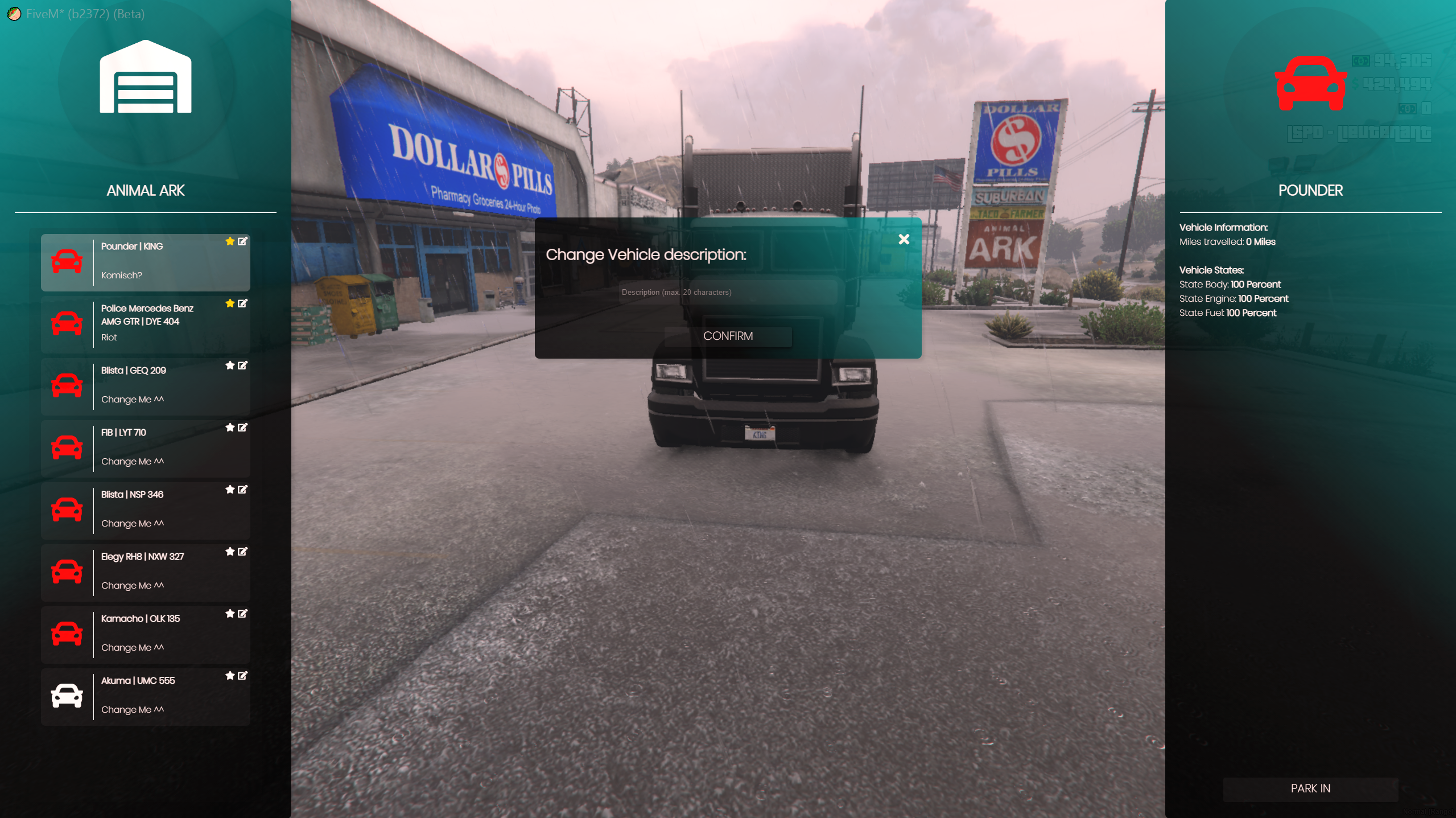Mark Elegy RH8 as favorite

point(230,552)
